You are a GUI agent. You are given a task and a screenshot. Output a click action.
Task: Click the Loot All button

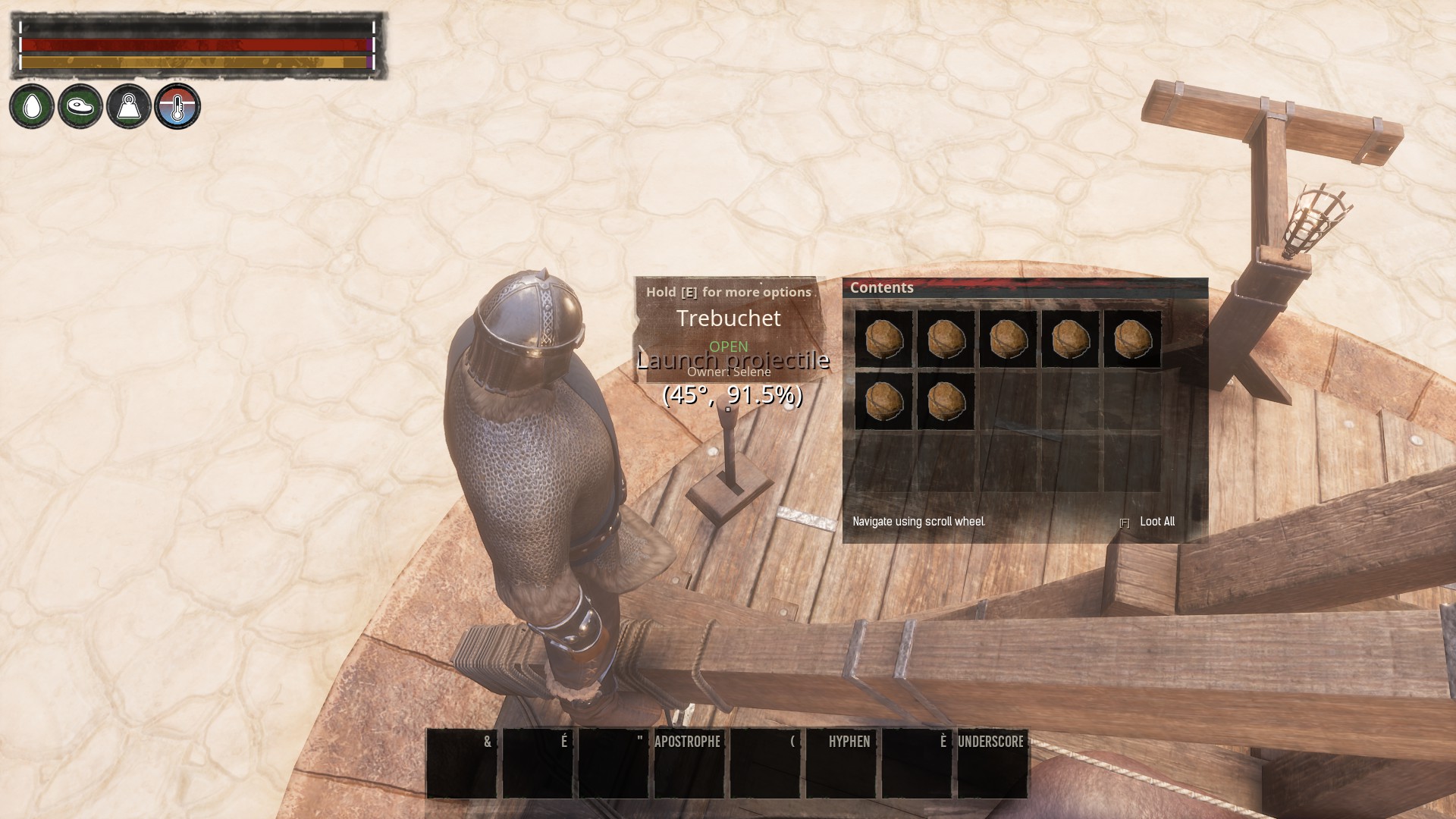point(1156,522)
